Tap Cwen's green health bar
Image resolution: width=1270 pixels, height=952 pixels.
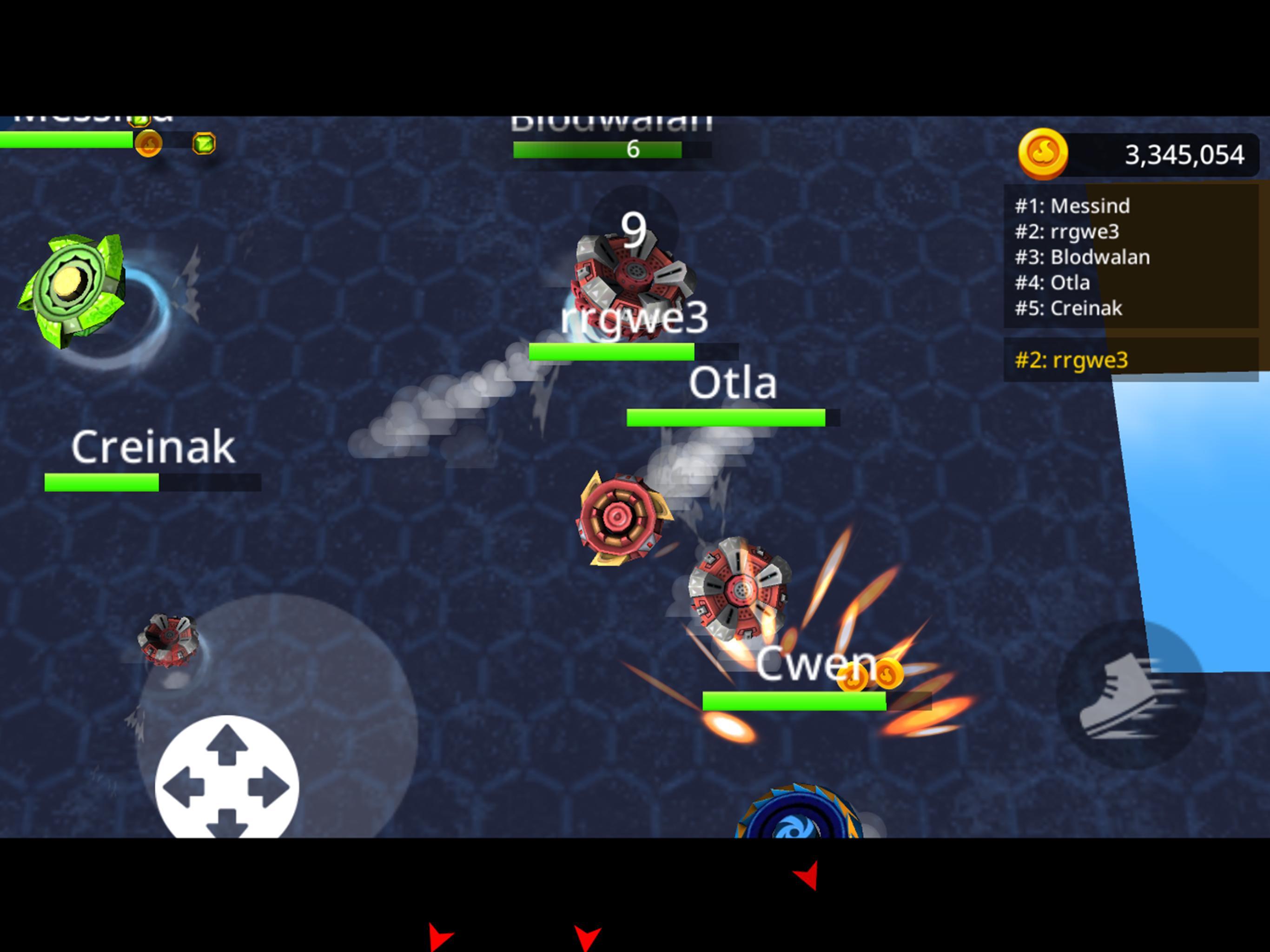tap(795, 701)
